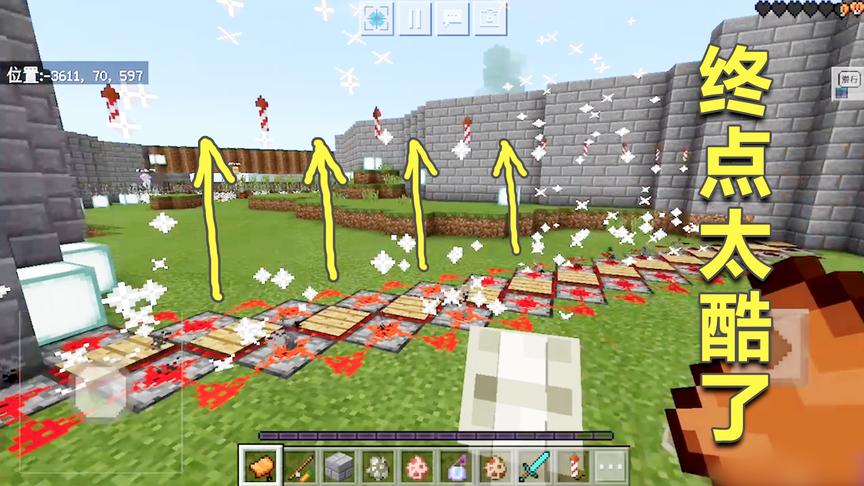This screenshot has height=486, width=864.
Task: Open the chat bubble button
Action: coord(451,17)
